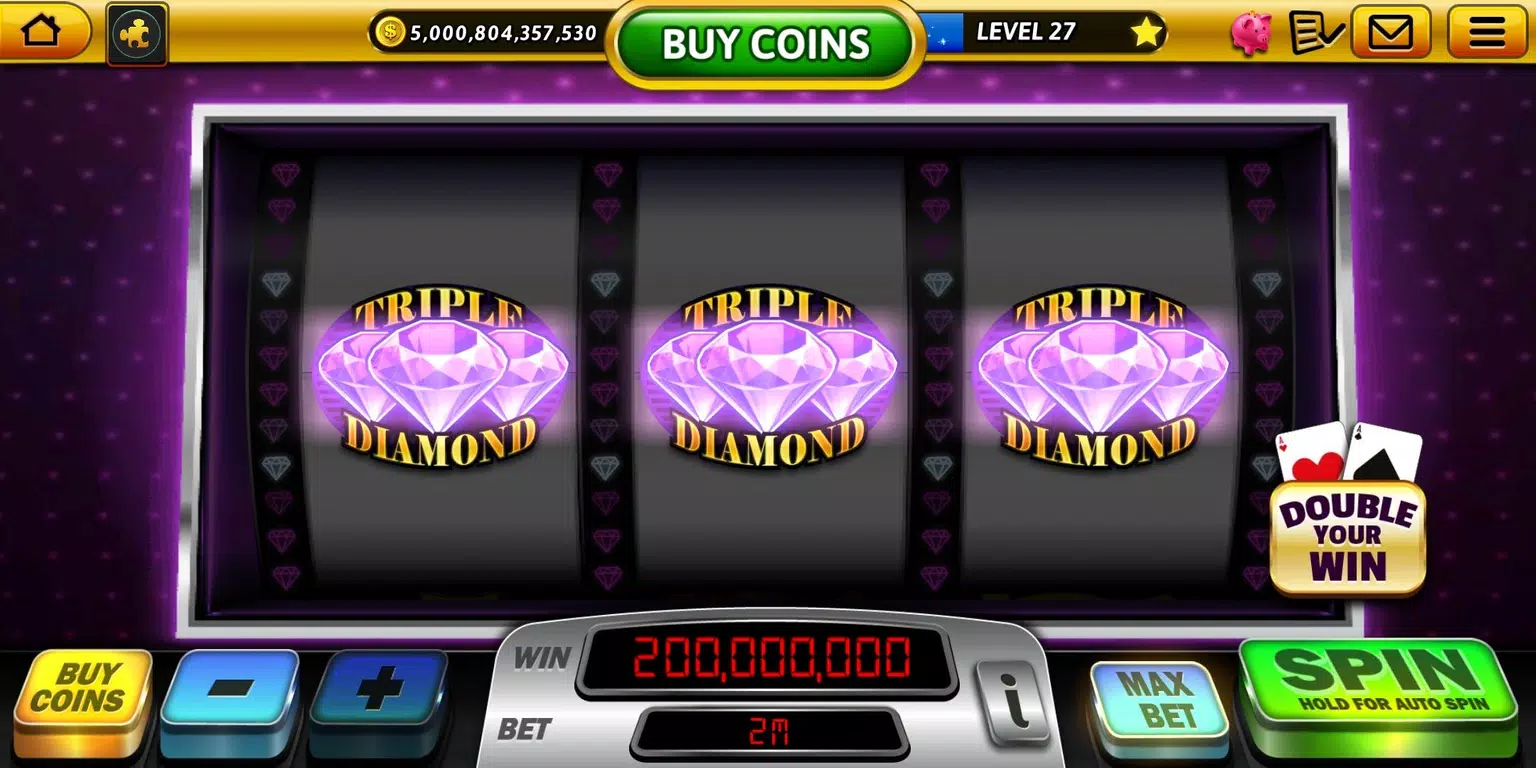
Task: Open the puzzle piece feature icon
Action: [x=136, y=31]
